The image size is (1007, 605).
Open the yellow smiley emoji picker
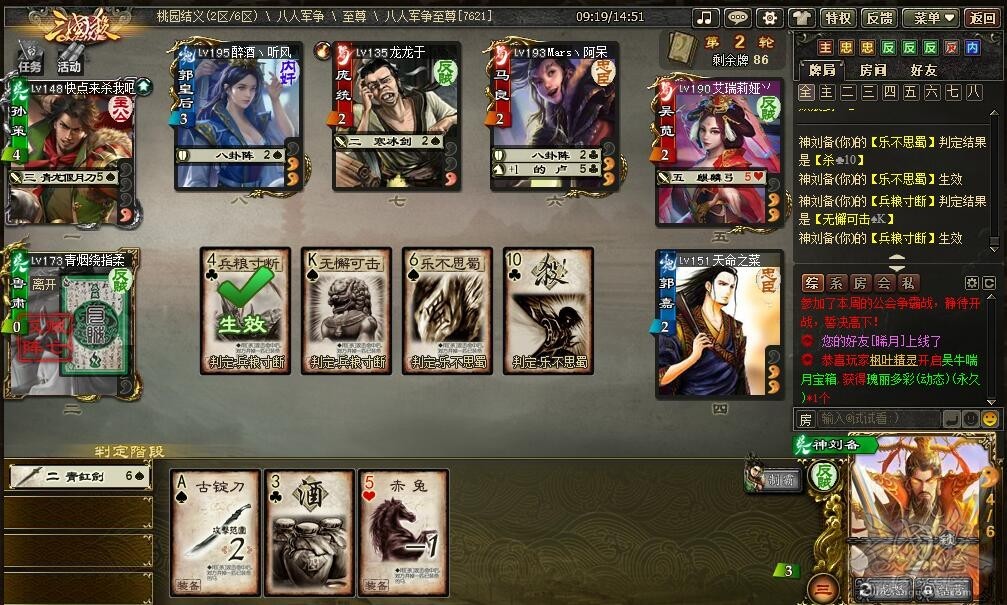pos(989,418)
